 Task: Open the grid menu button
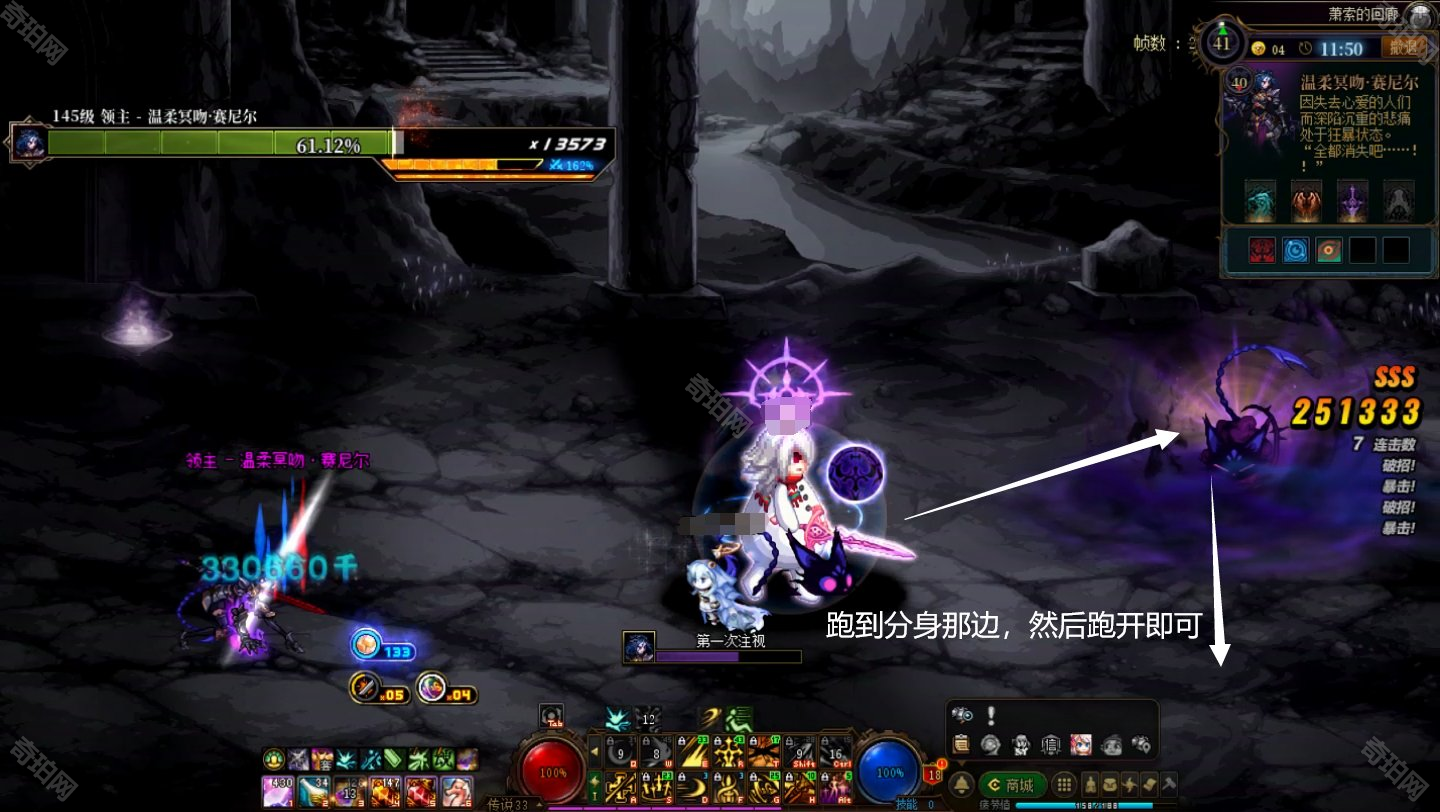click(x=1065, y=785)
